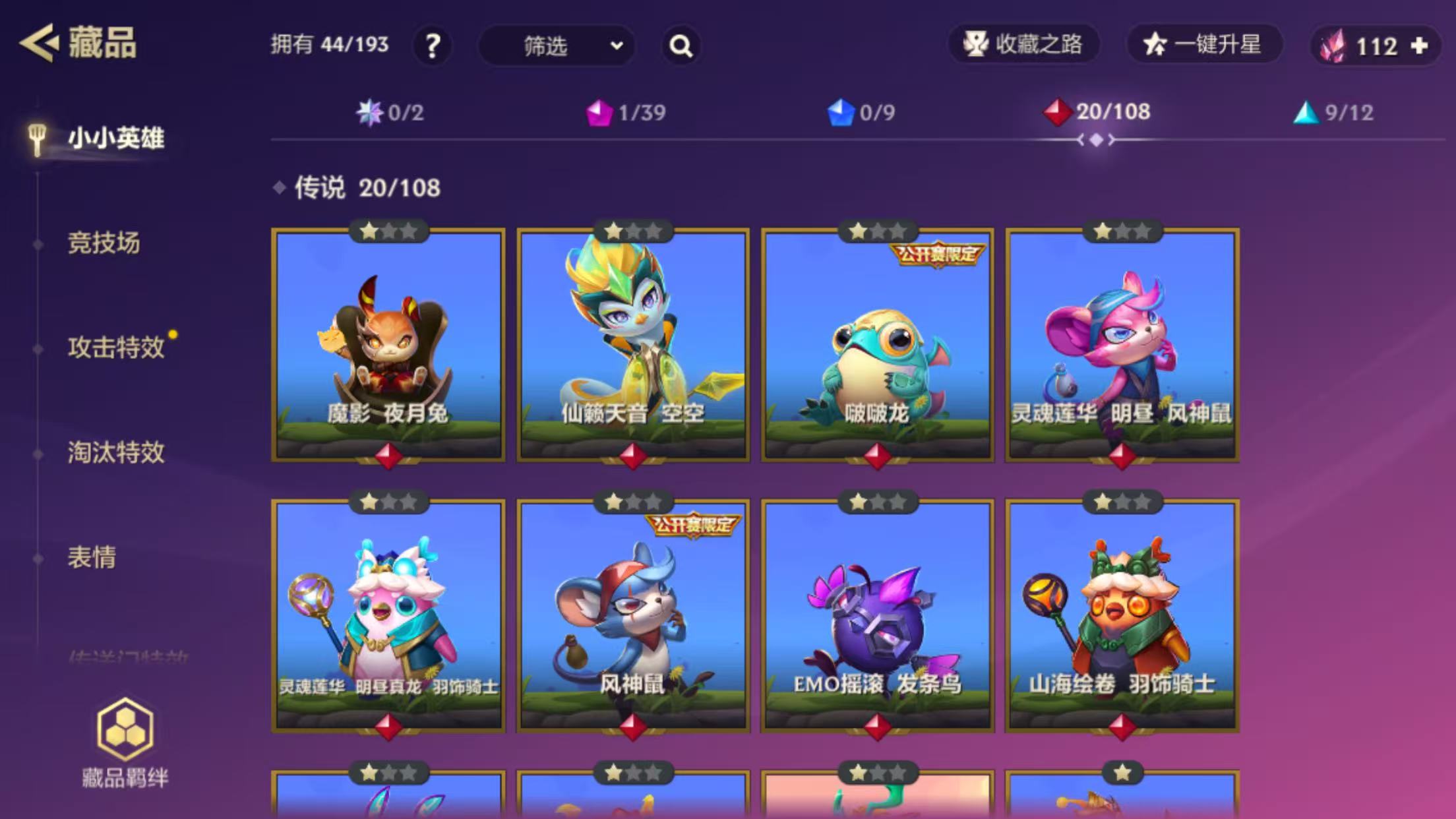This screenshot has height=819, width=1456.
Task: Select the blue gem 0/9 rarity tab
Action: [x=861, y=113]
